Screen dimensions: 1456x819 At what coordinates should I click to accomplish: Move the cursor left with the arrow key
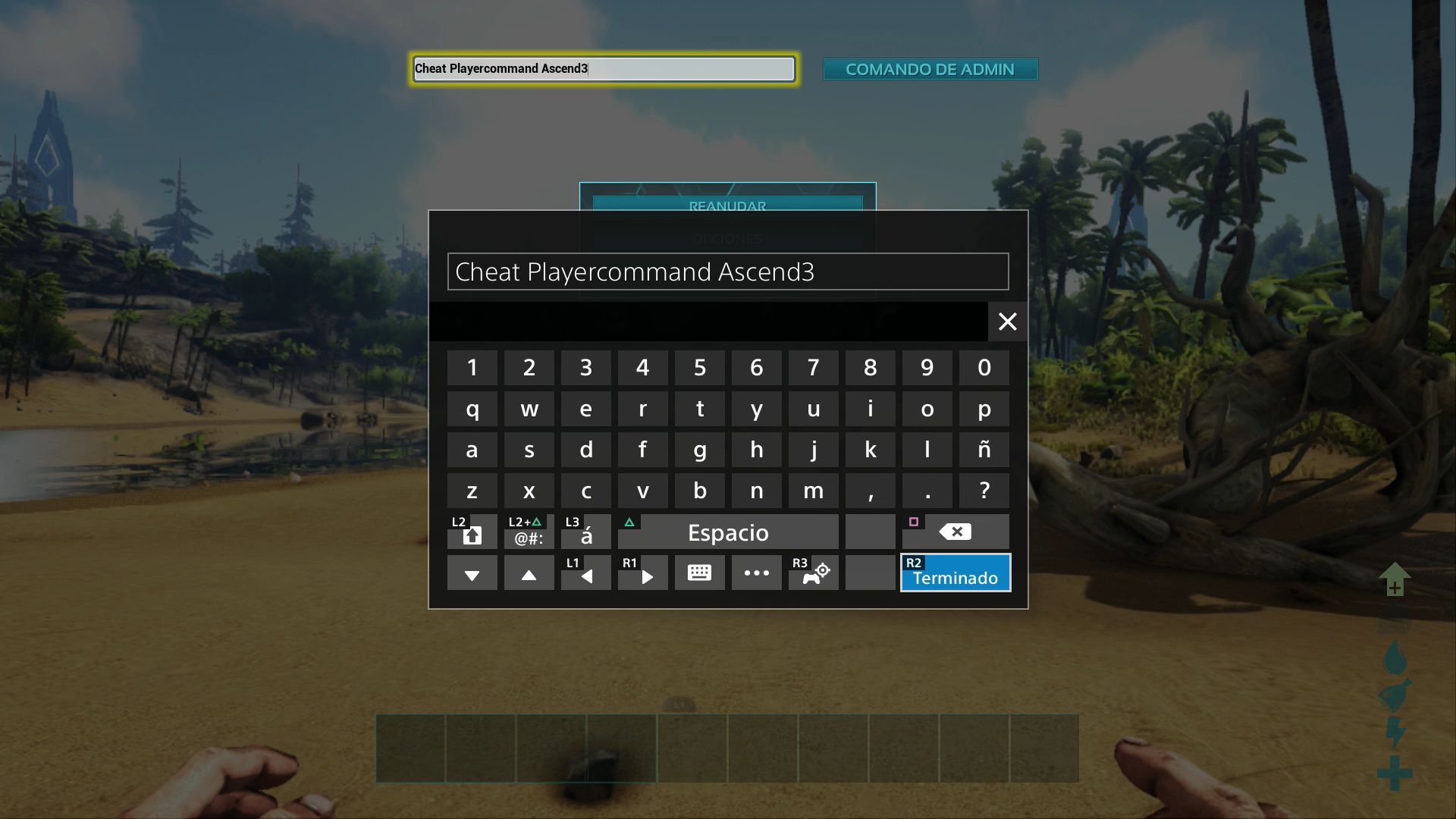585,573
